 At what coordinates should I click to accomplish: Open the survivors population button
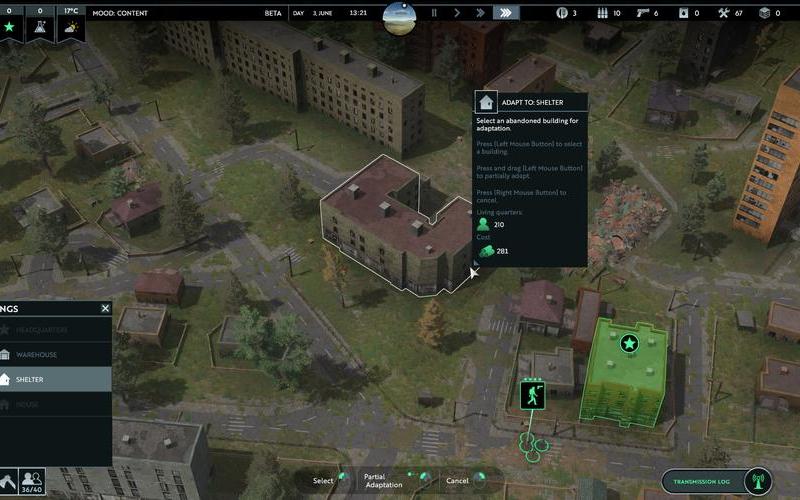pos(33,481)
